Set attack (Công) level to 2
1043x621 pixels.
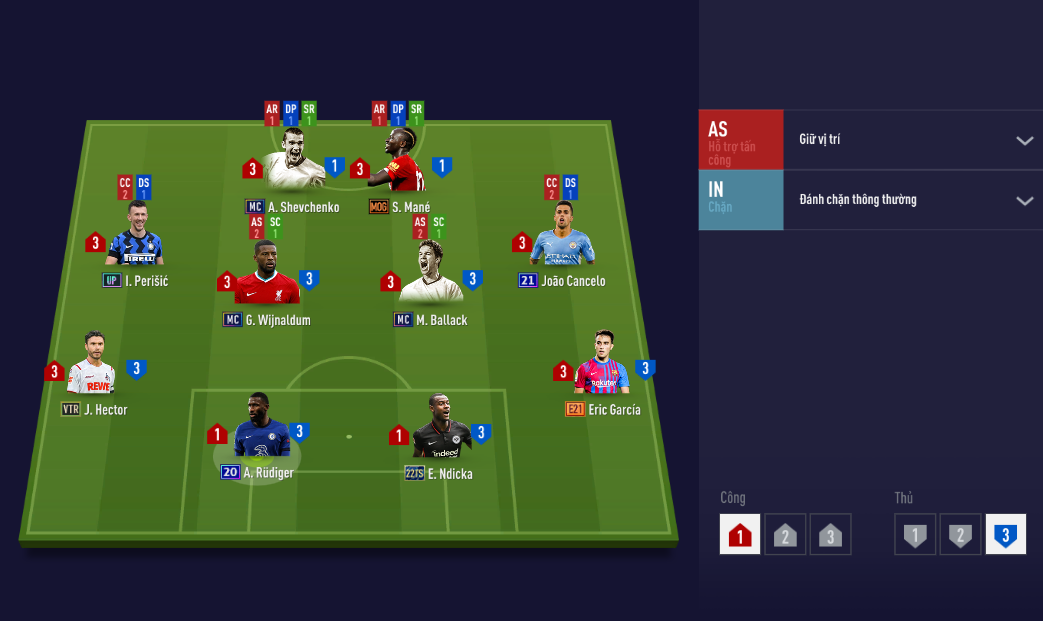pos(785,535)
